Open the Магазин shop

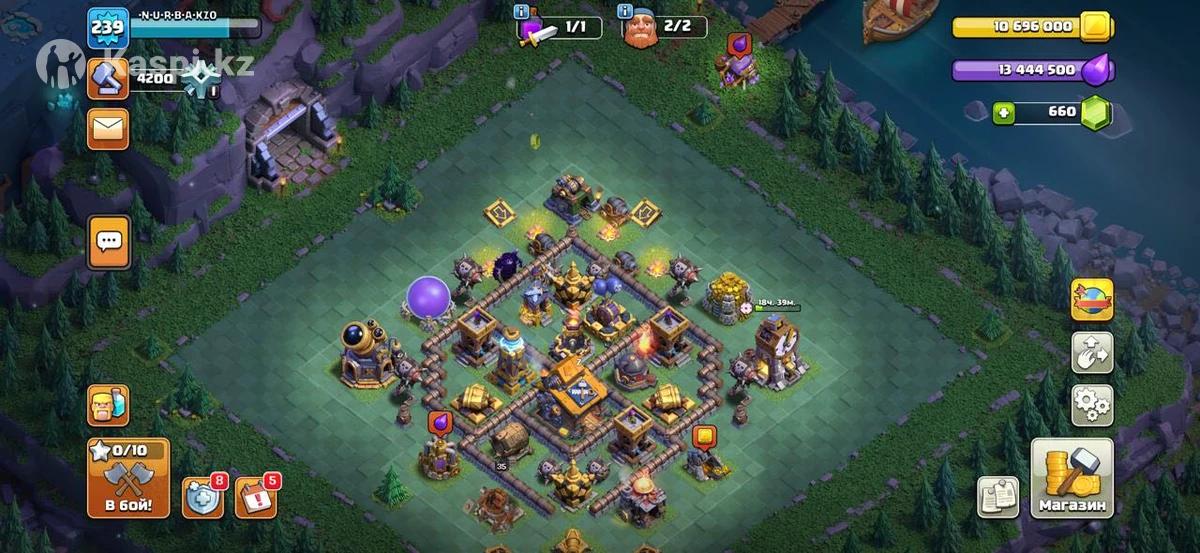(1072, 478)
